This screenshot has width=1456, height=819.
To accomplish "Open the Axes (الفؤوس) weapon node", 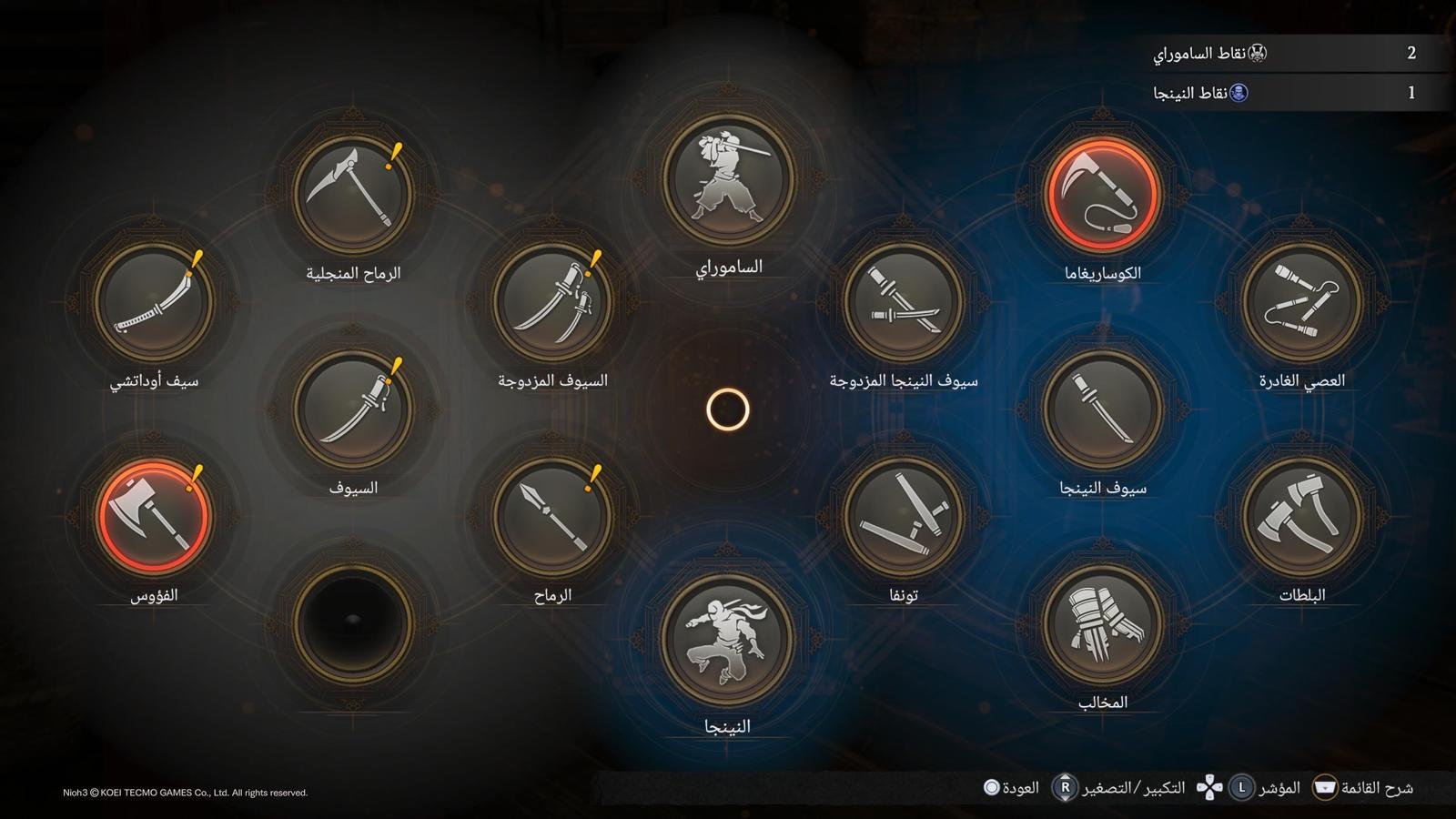I will (154, 516).
